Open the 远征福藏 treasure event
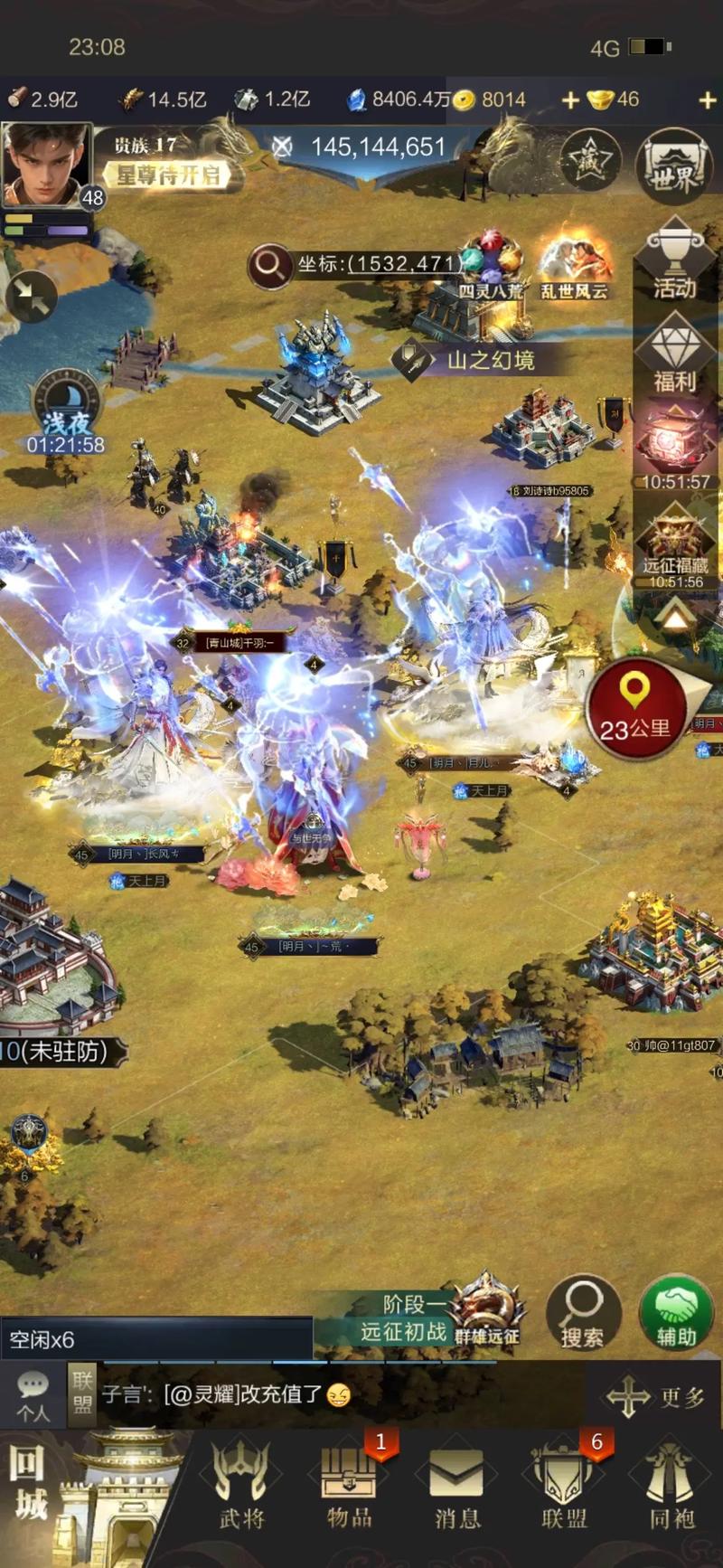 [675, 548]
